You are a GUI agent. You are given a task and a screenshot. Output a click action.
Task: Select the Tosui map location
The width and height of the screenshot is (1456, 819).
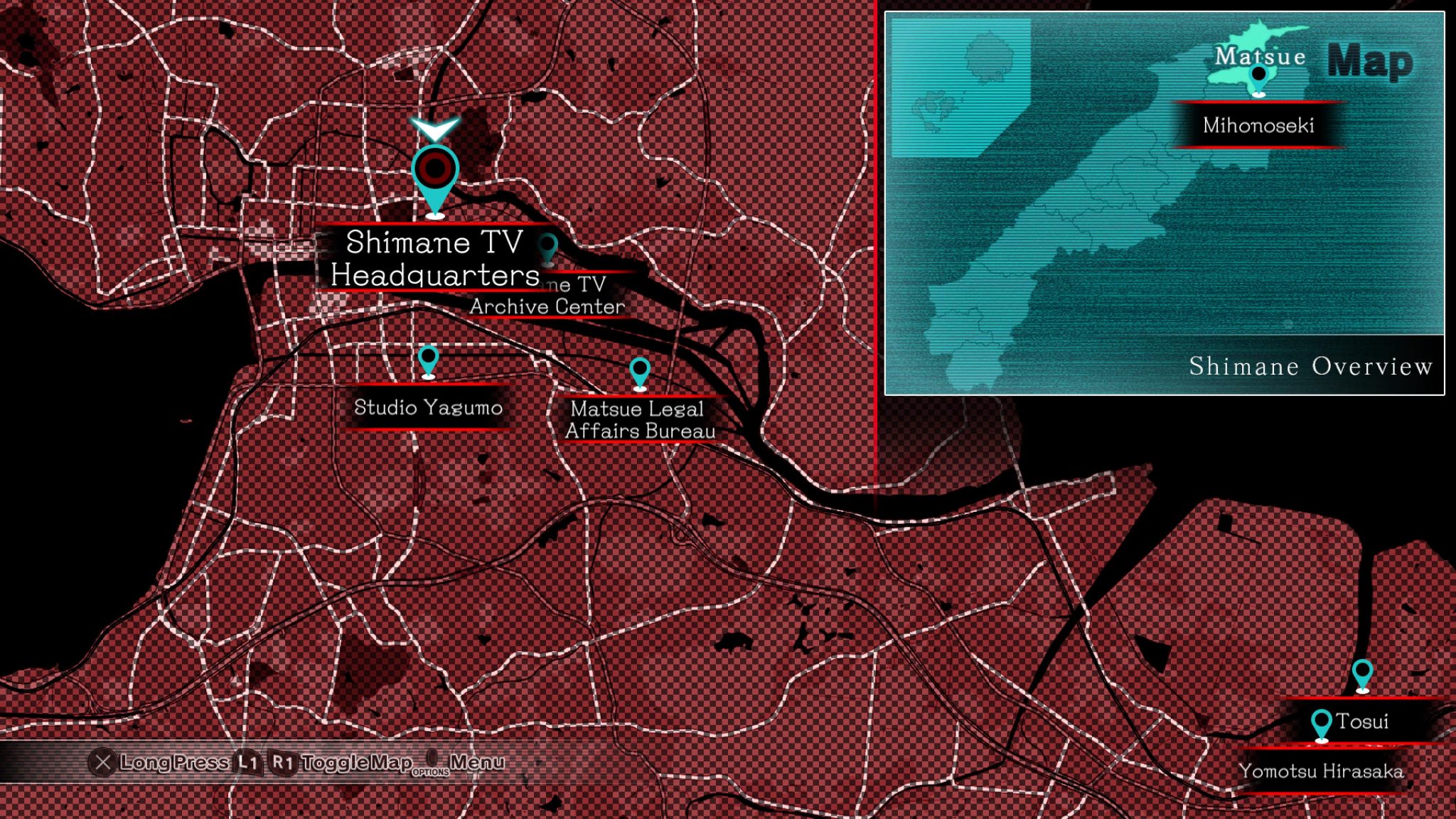1361,722
